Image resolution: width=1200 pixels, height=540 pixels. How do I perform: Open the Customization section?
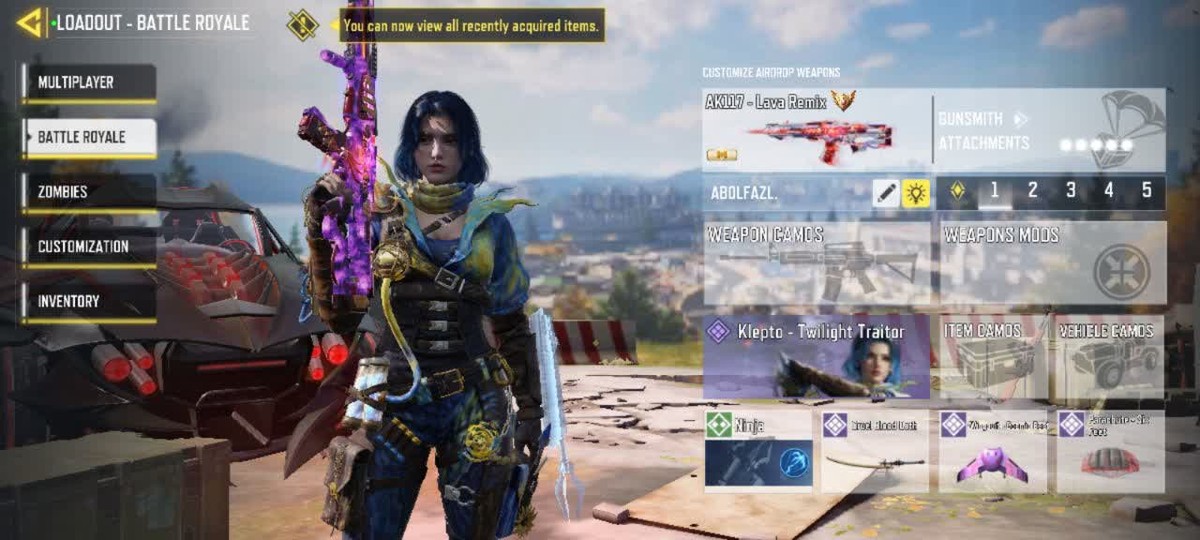(90, 247)
